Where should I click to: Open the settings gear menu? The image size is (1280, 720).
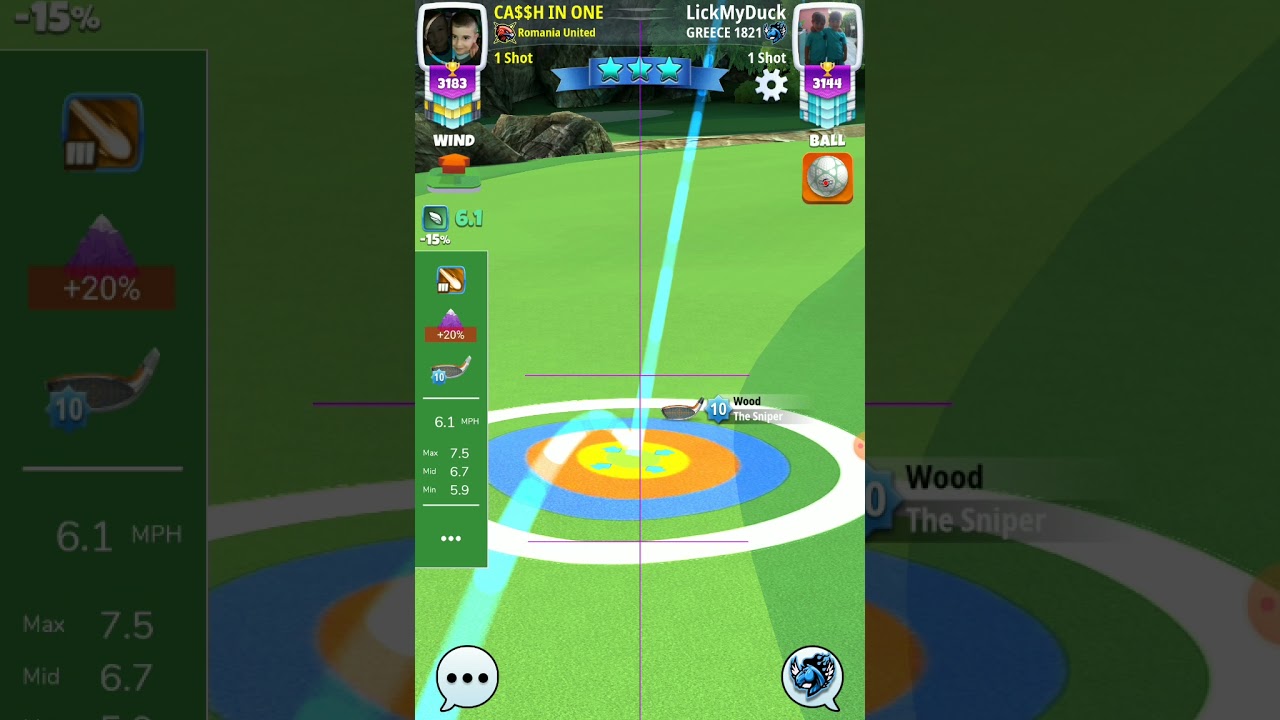[771, 85]
